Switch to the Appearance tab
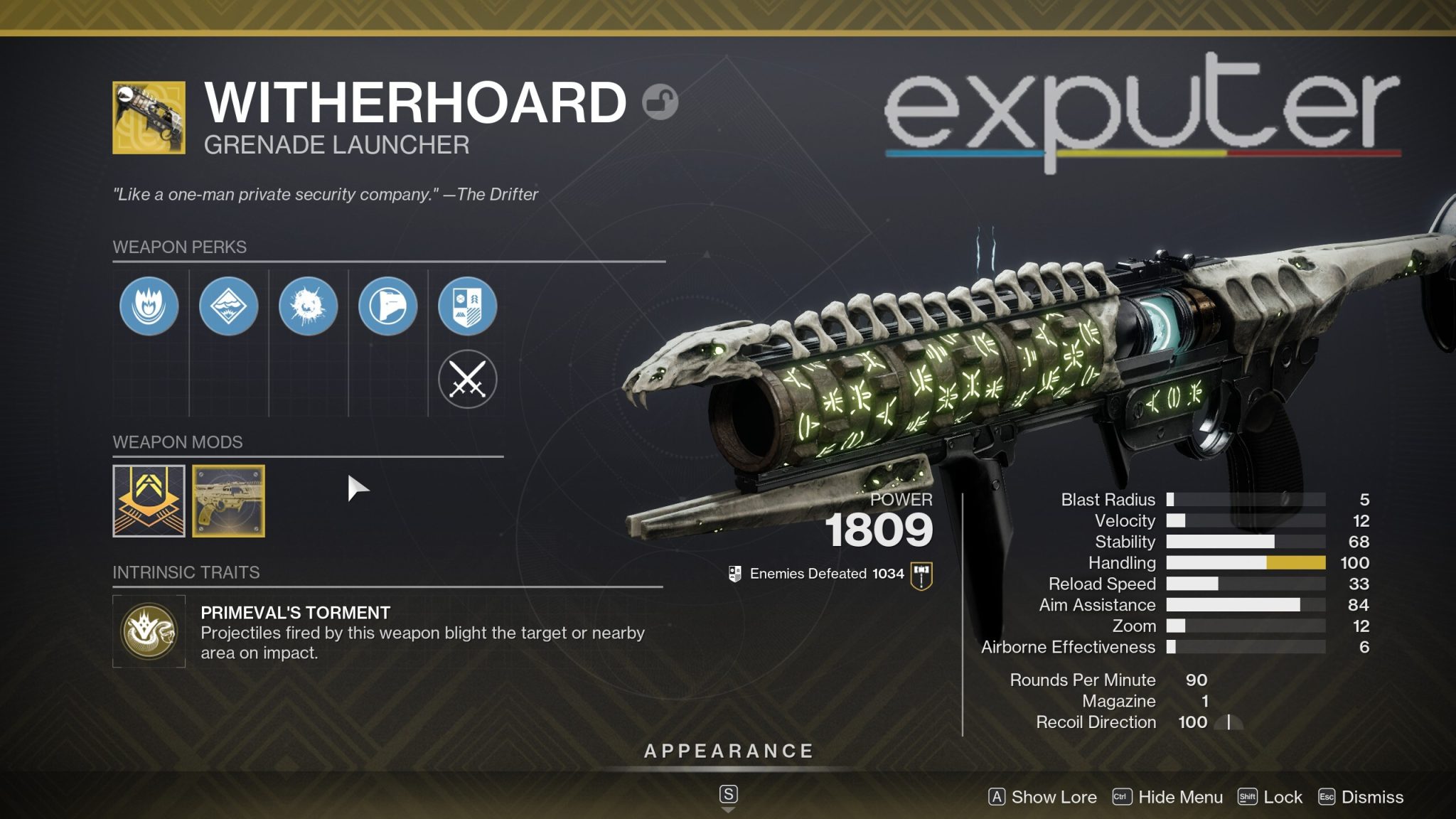This screenshot has height=819, width=1456. click(728, 749)
